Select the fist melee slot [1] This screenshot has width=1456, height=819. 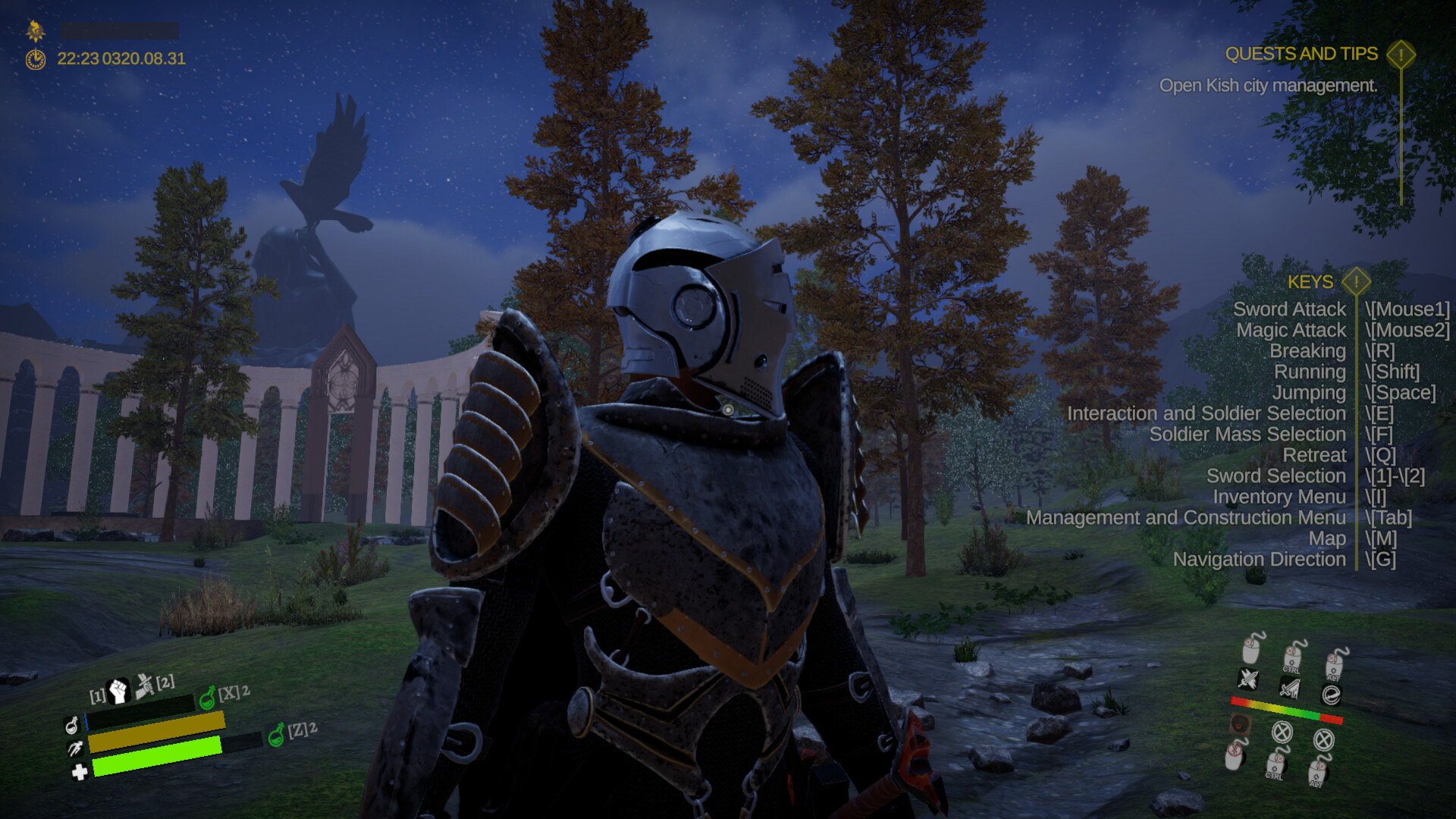pos(118,691)
